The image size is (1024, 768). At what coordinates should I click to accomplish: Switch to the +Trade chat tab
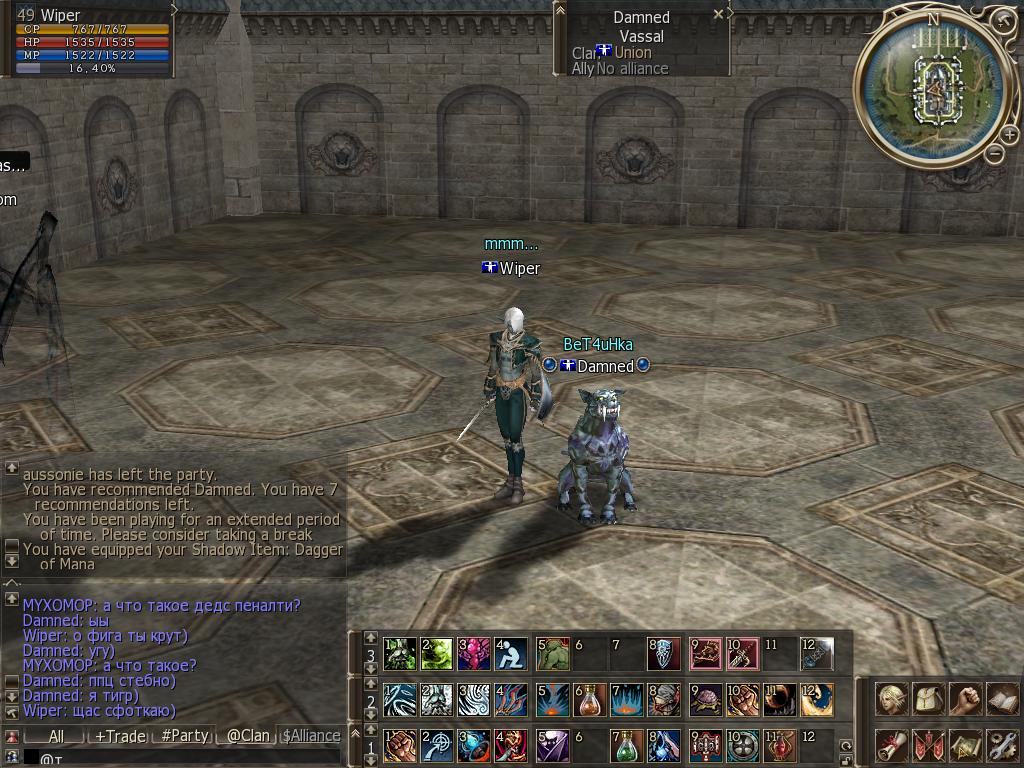click(120, 736)
